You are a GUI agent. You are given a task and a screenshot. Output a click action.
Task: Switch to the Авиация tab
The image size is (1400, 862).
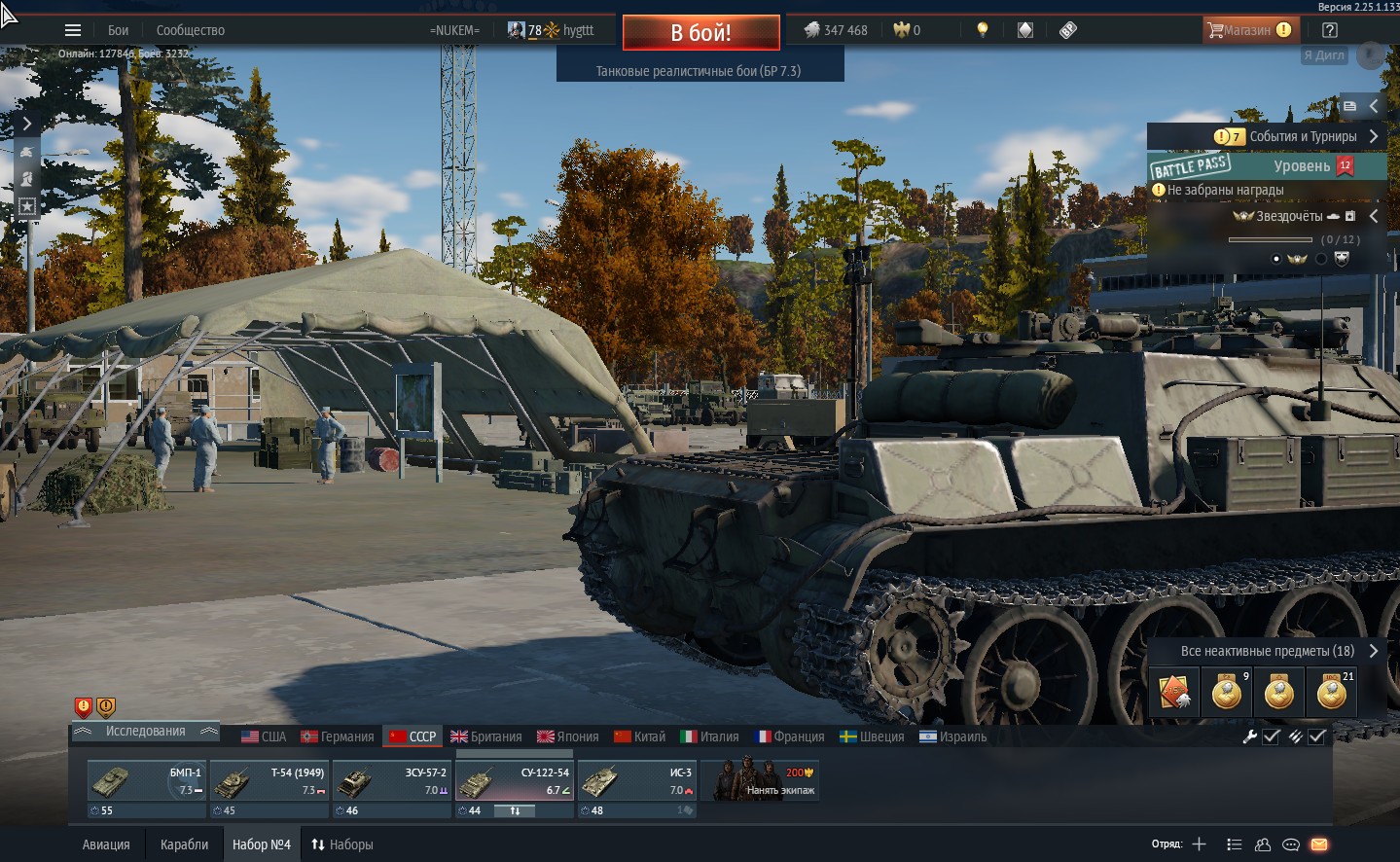106,844
